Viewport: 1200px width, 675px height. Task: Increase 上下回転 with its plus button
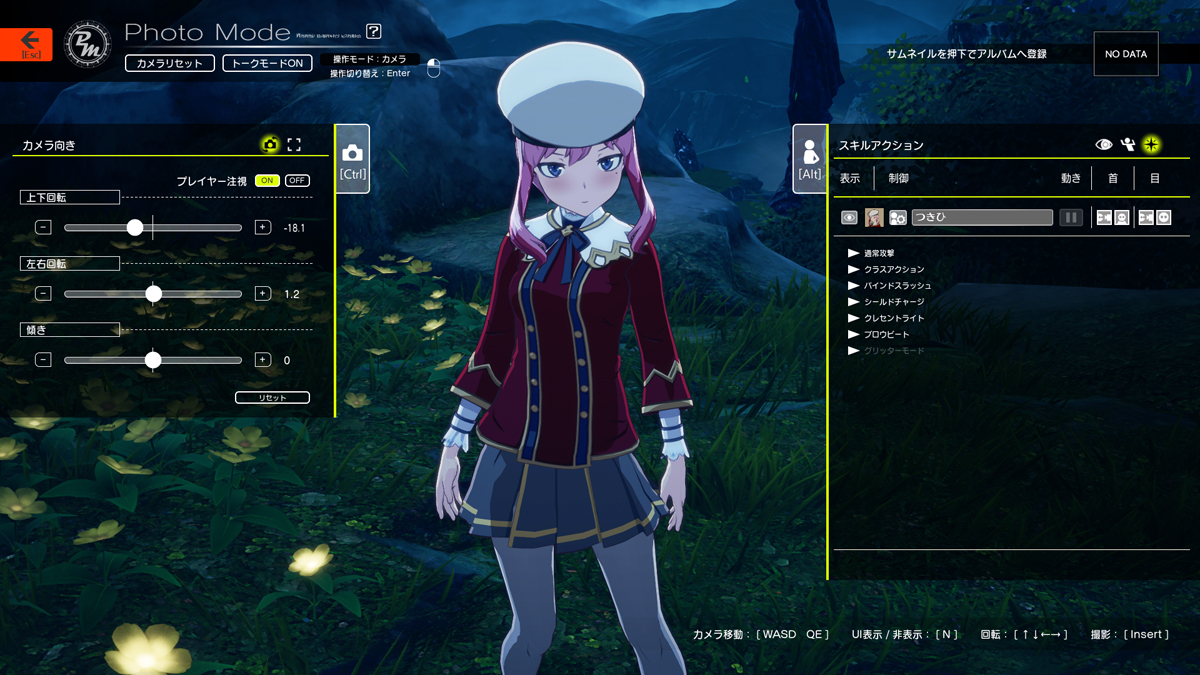263,228
